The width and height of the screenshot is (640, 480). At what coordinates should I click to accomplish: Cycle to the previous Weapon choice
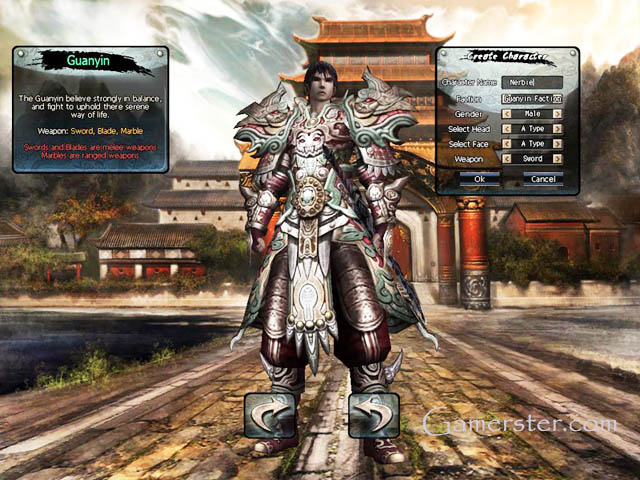(x=507, y=158)
